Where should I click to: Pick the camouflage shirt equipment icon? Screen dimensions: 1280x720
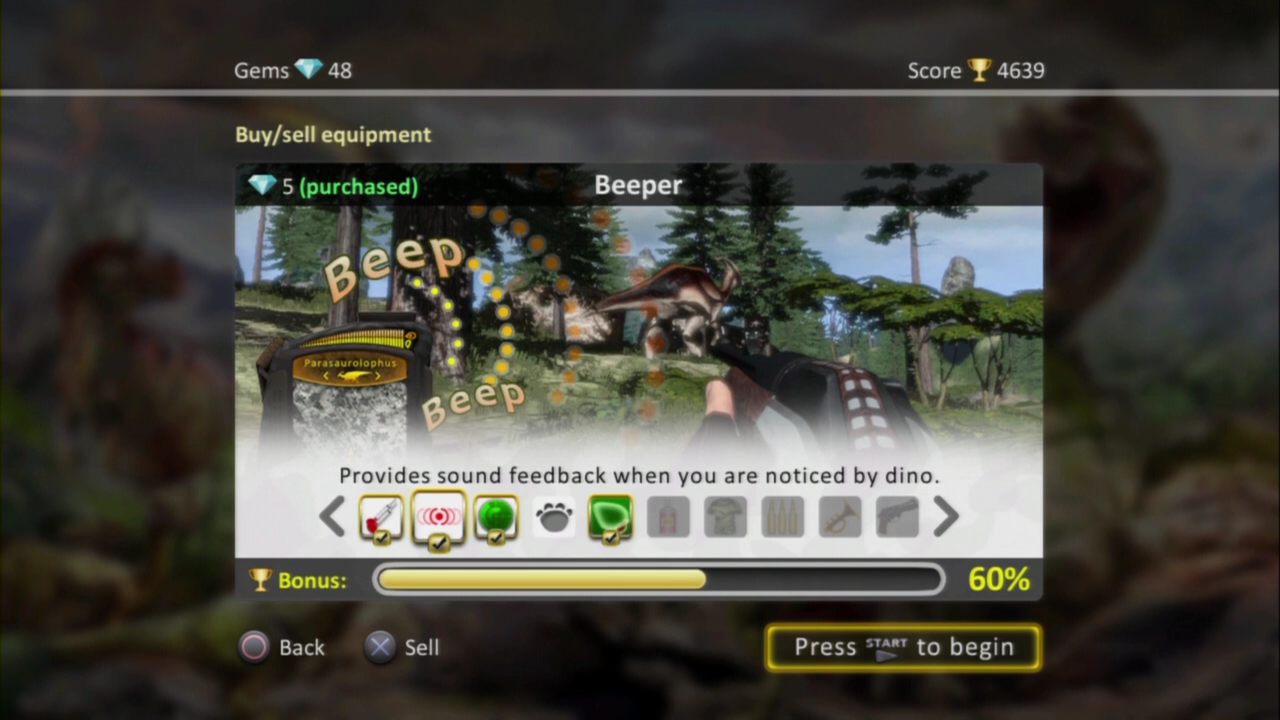[725, 517]
